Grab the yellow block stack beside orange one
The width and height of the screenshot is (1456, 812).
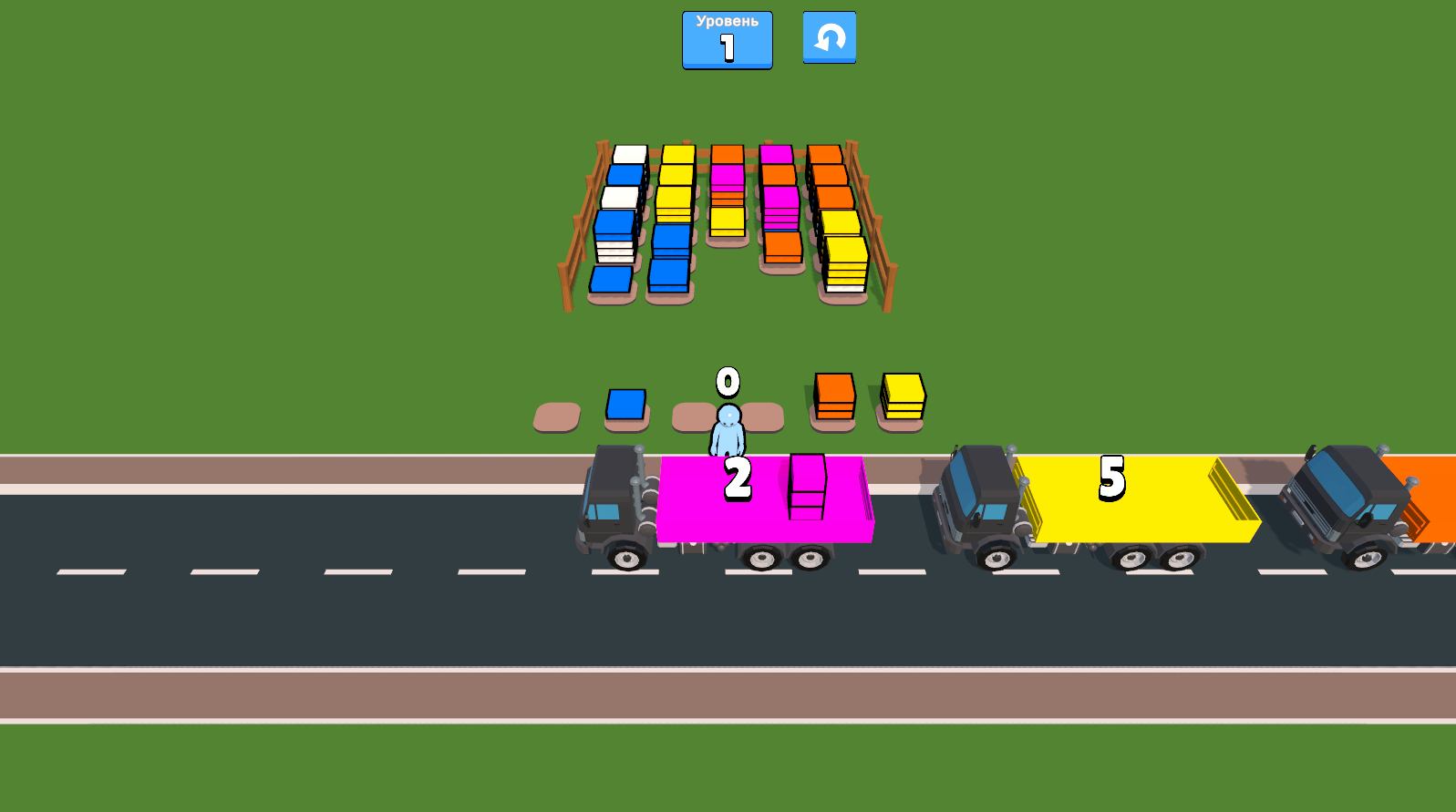tap(901, 394)
